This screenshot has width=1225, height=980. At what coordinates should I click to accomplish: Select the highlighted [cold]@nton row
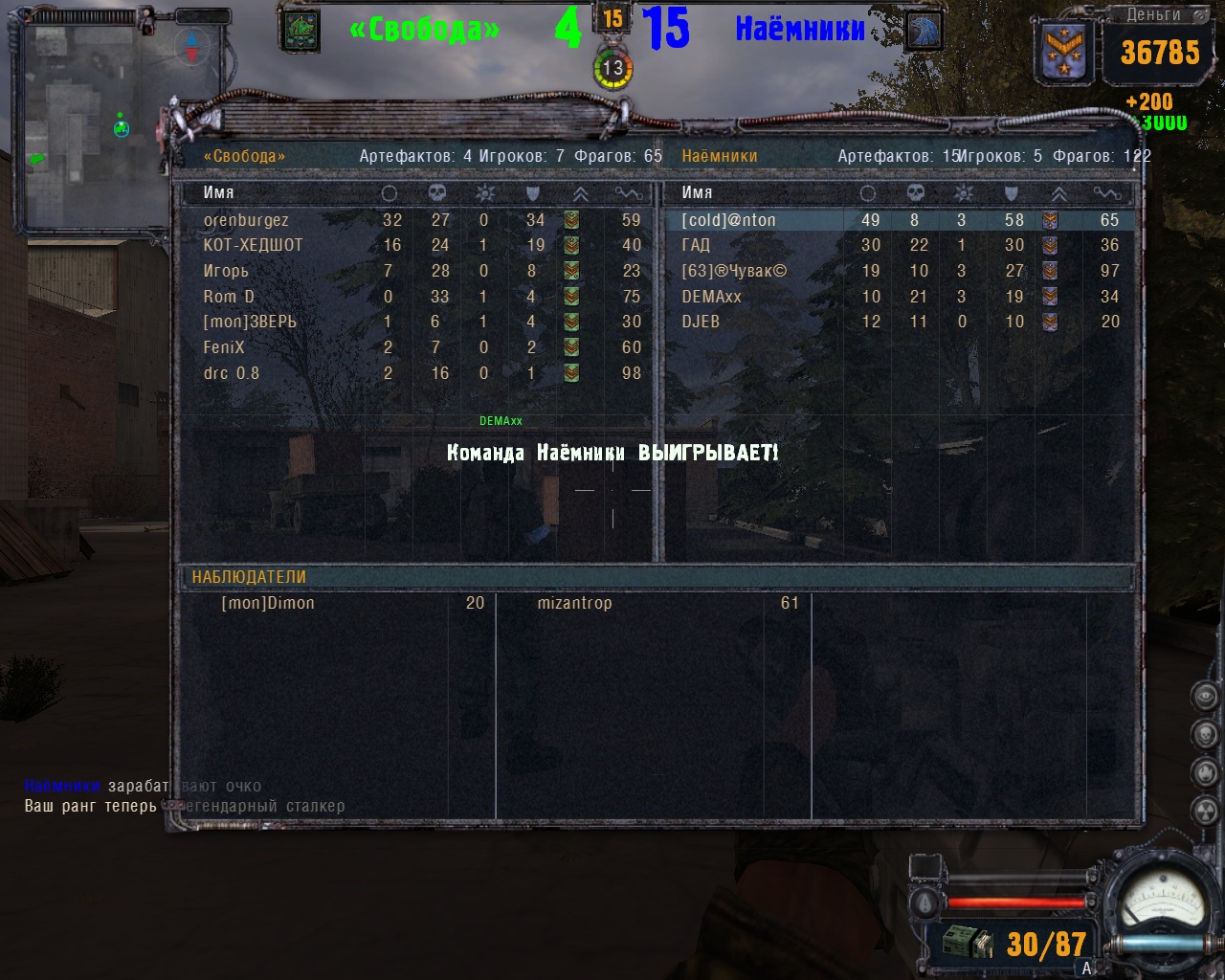tap(728, 220)
